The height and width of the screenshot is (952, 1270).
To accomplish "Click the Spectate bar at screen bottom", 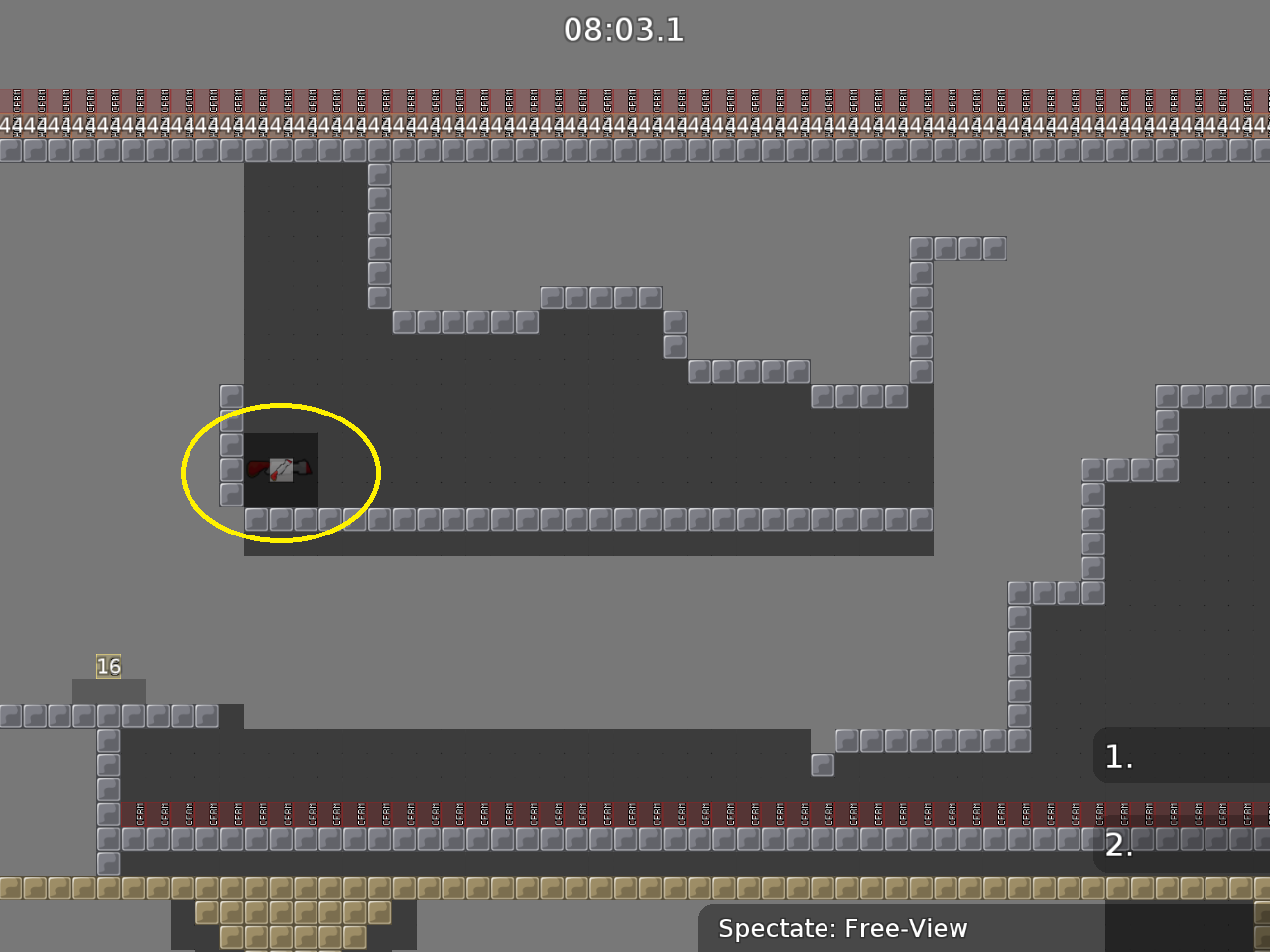I will pos(843,929).
